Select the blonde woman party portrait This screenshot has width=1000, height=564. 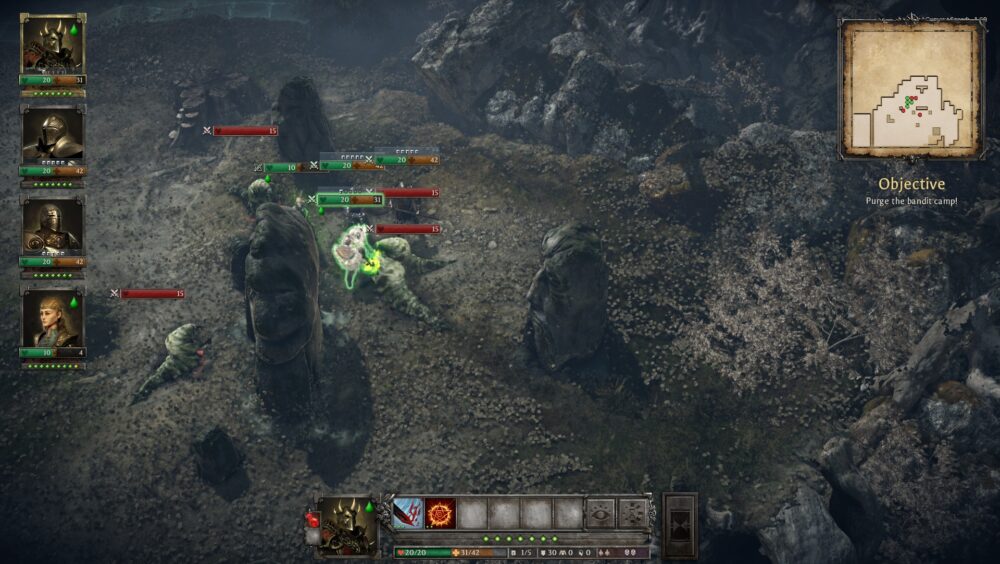point(52,318)
